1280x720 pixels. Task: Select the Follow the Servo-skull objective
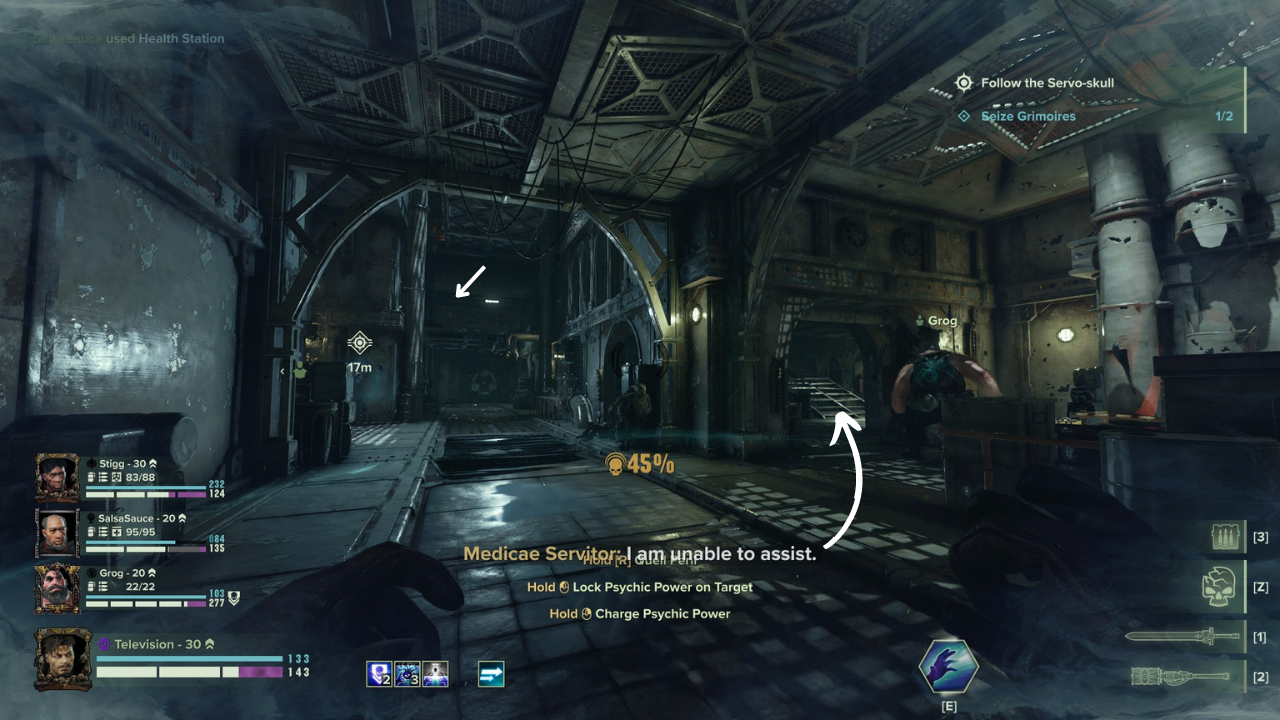coord(1048,82)
